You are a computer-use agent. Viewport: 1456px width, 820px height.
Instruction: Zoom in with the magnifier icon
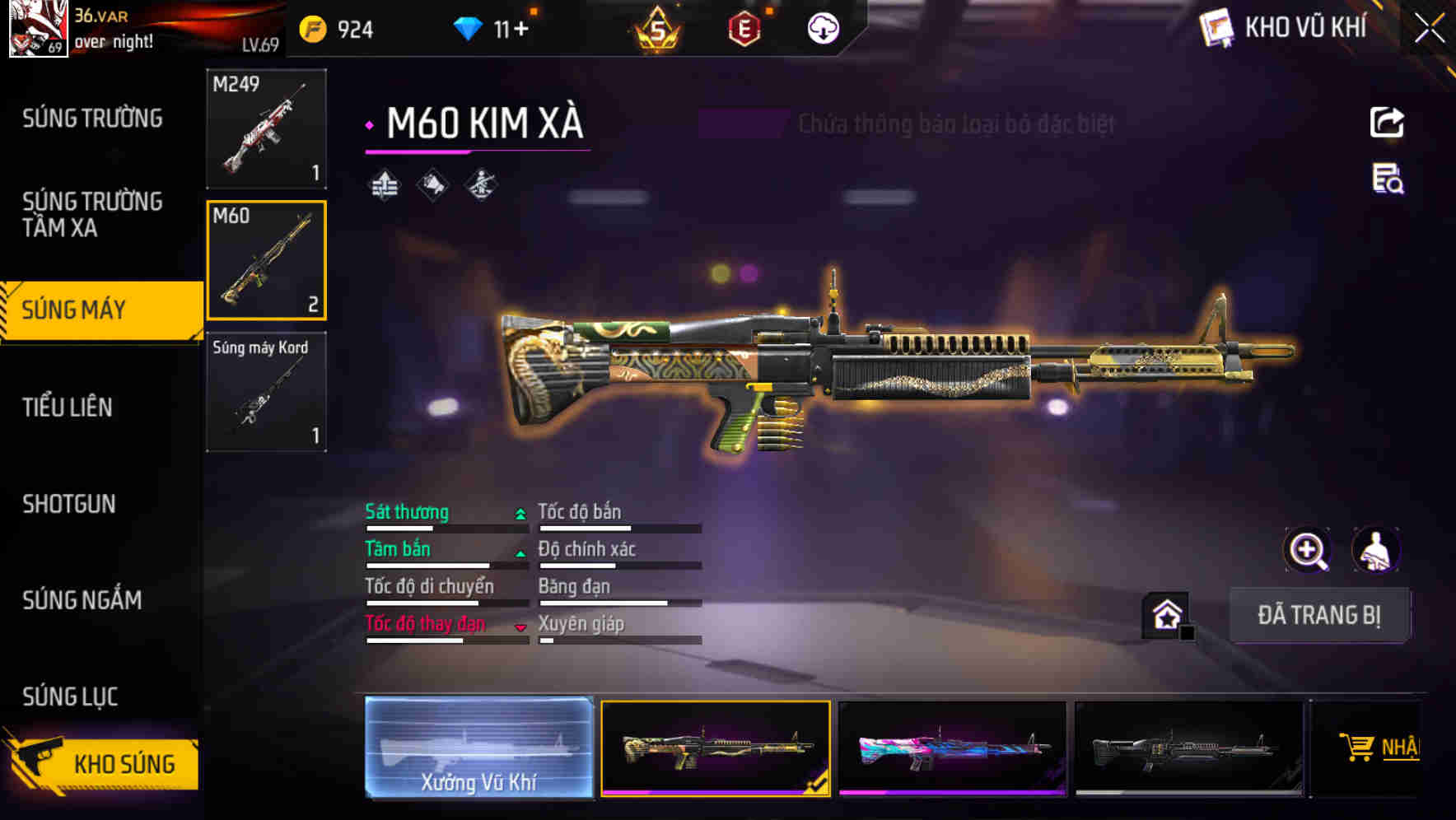pyautogui.click(x=1308, y=550)
